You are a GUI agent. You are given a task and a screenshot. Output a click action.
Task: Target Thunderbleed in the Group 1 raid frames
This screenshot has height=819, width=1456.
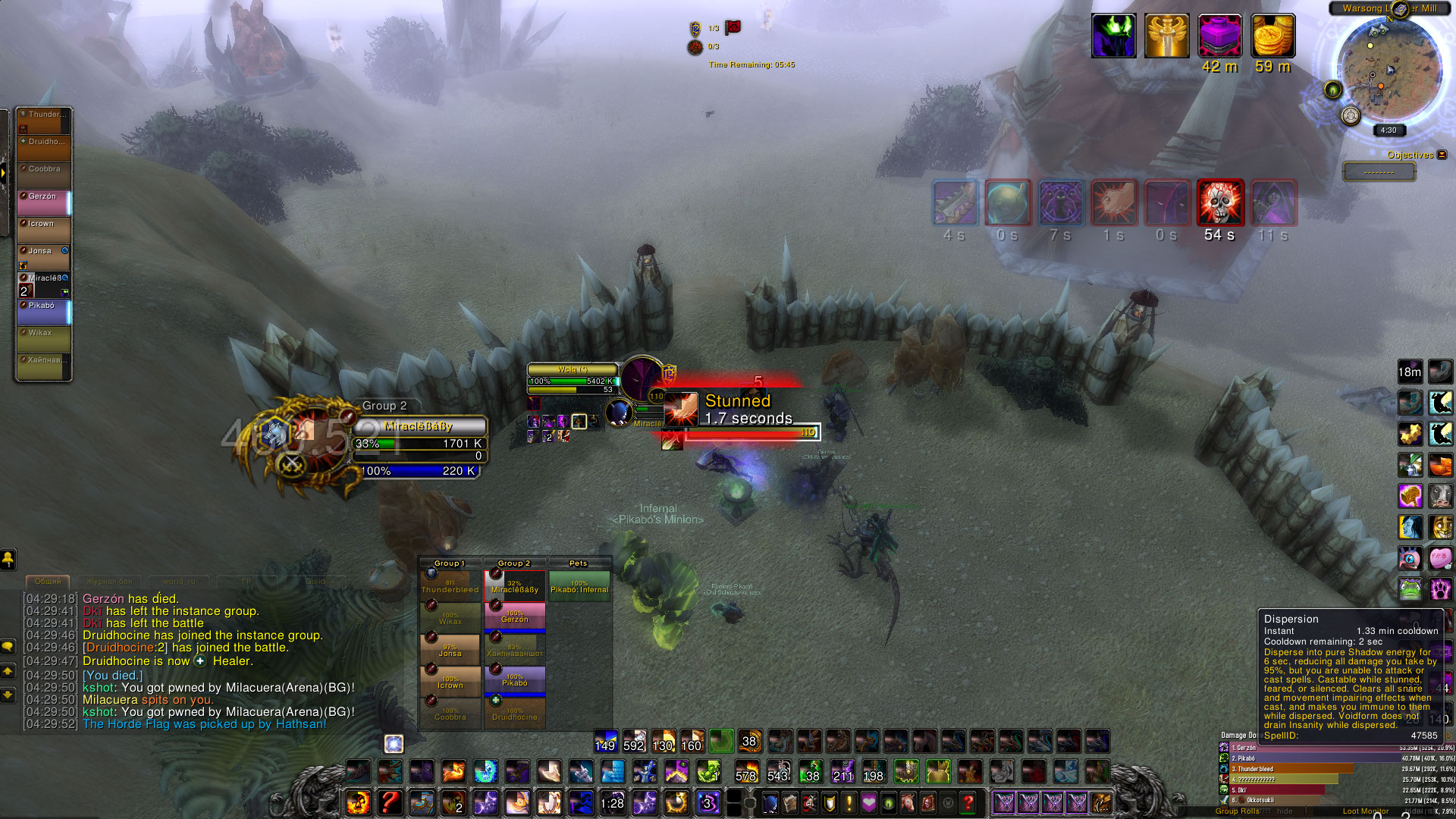point(450,585)
